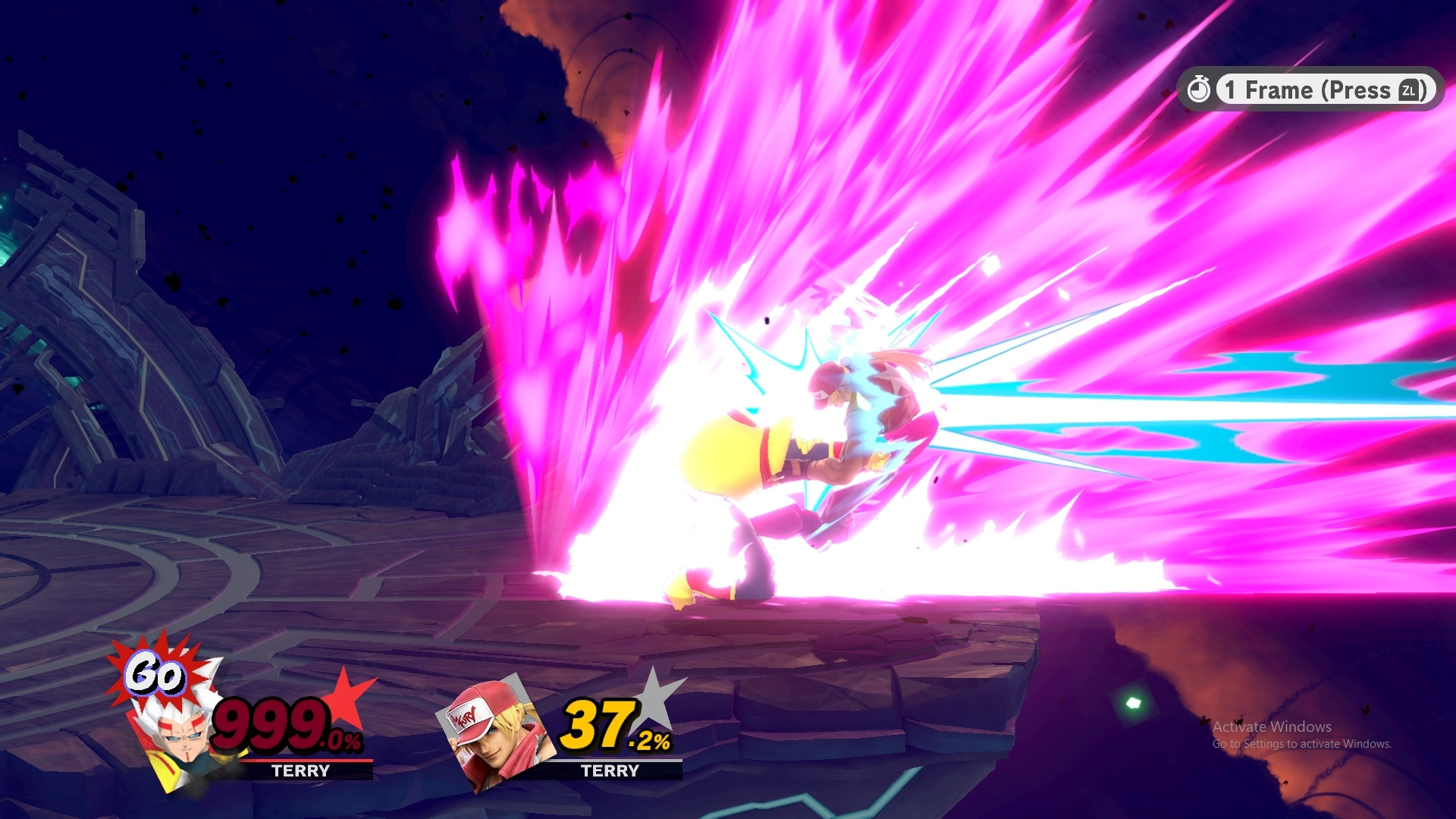Click the stopwatch icon near the frame counter
1456x819 pixels.
[1200, 89]
